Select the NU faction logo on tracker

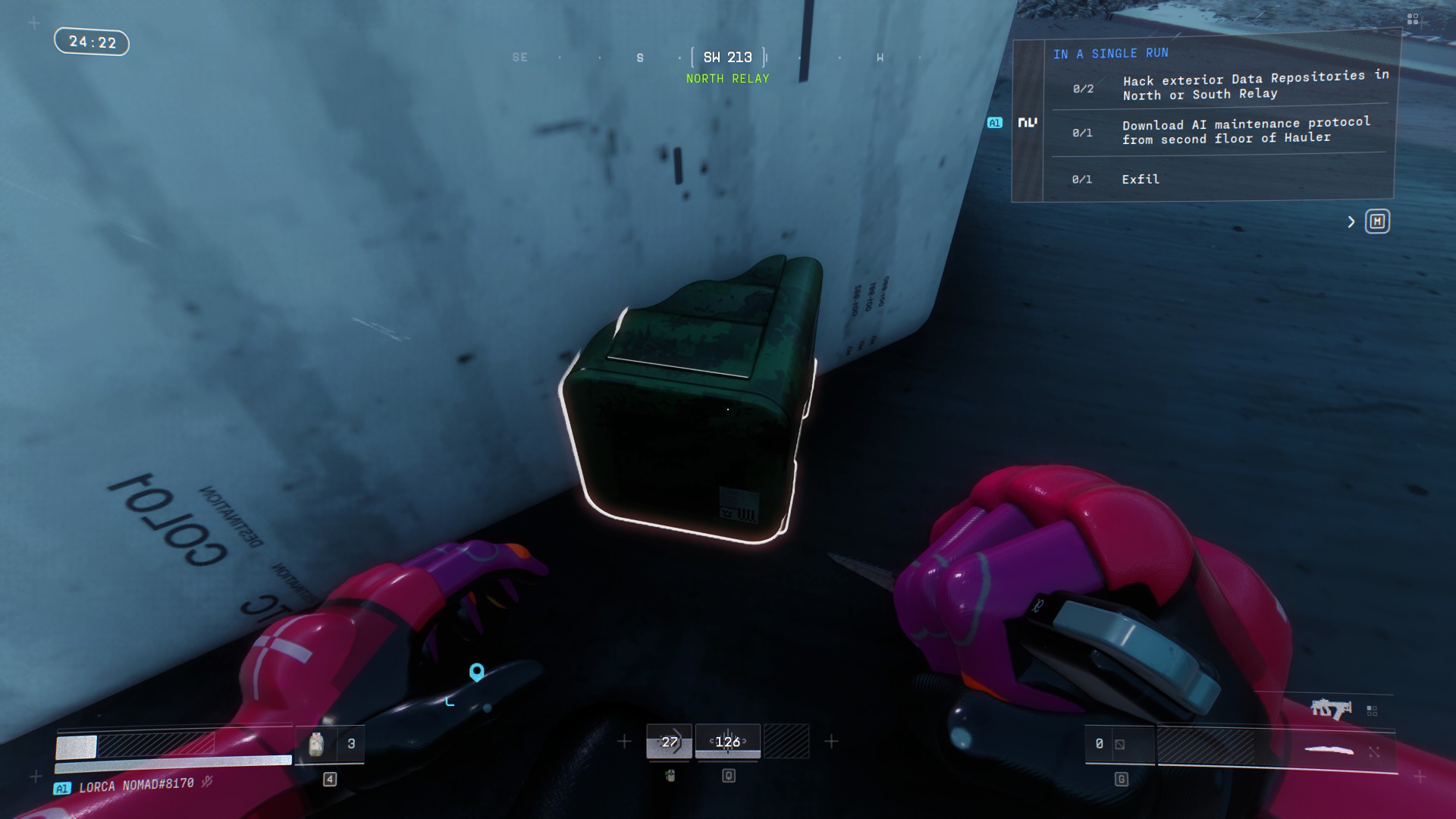click(x=1028, y=122)
